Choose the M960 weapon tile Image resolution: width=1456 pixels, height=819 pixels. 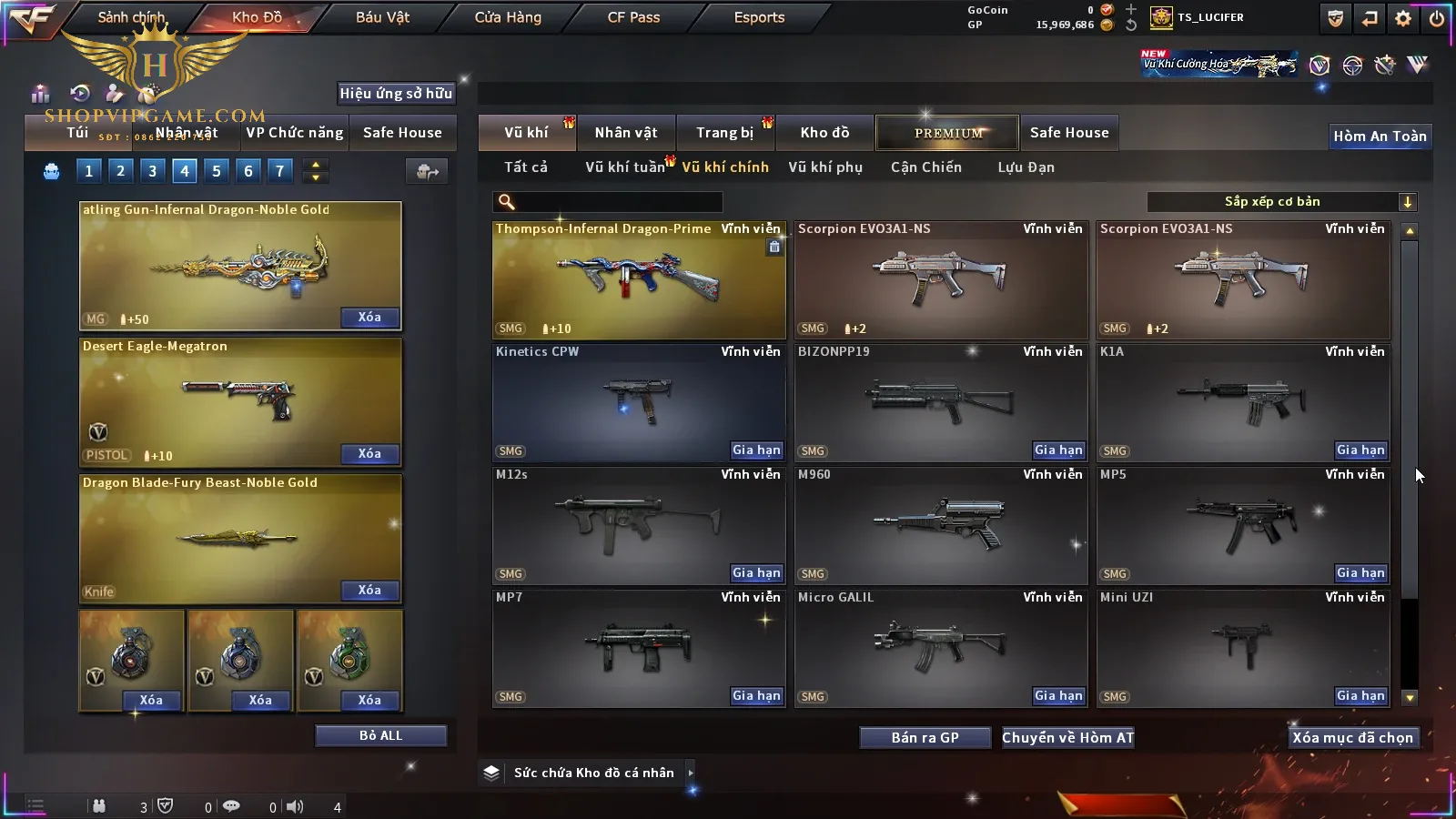pyautogui.click(x=940, y=525)
